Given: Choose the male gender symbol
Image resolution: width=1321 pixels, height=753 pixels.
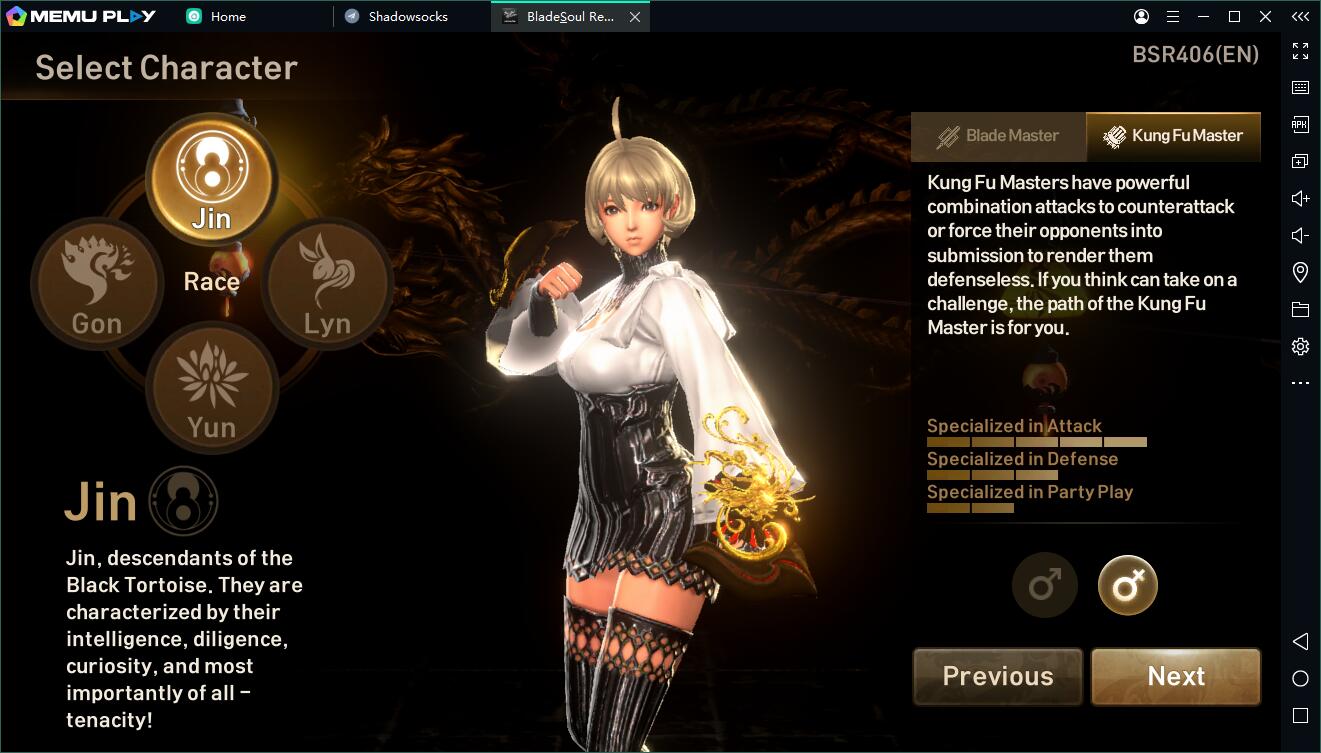Looking at the screenshot, I should point(1044,585).
